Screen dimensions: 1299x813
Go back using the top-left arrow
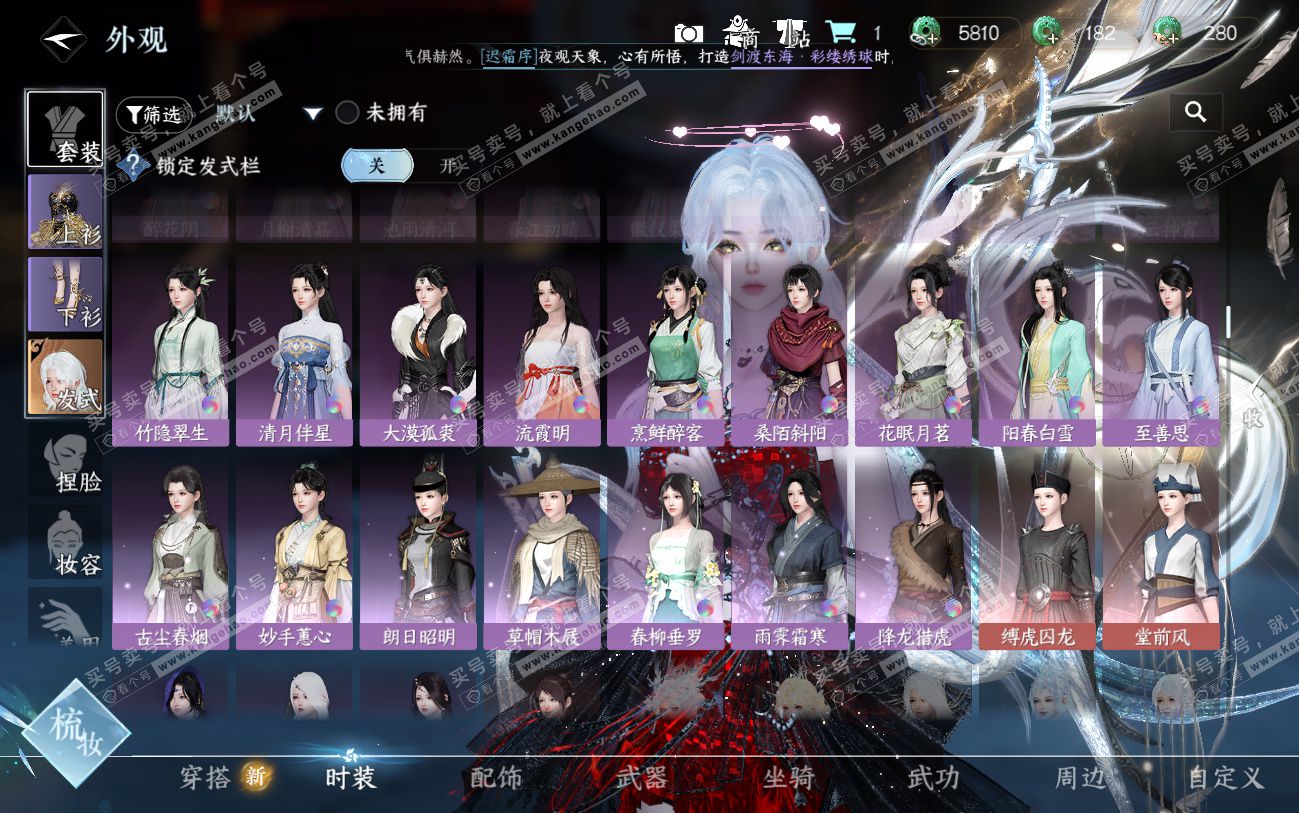[x=62, y=40]
